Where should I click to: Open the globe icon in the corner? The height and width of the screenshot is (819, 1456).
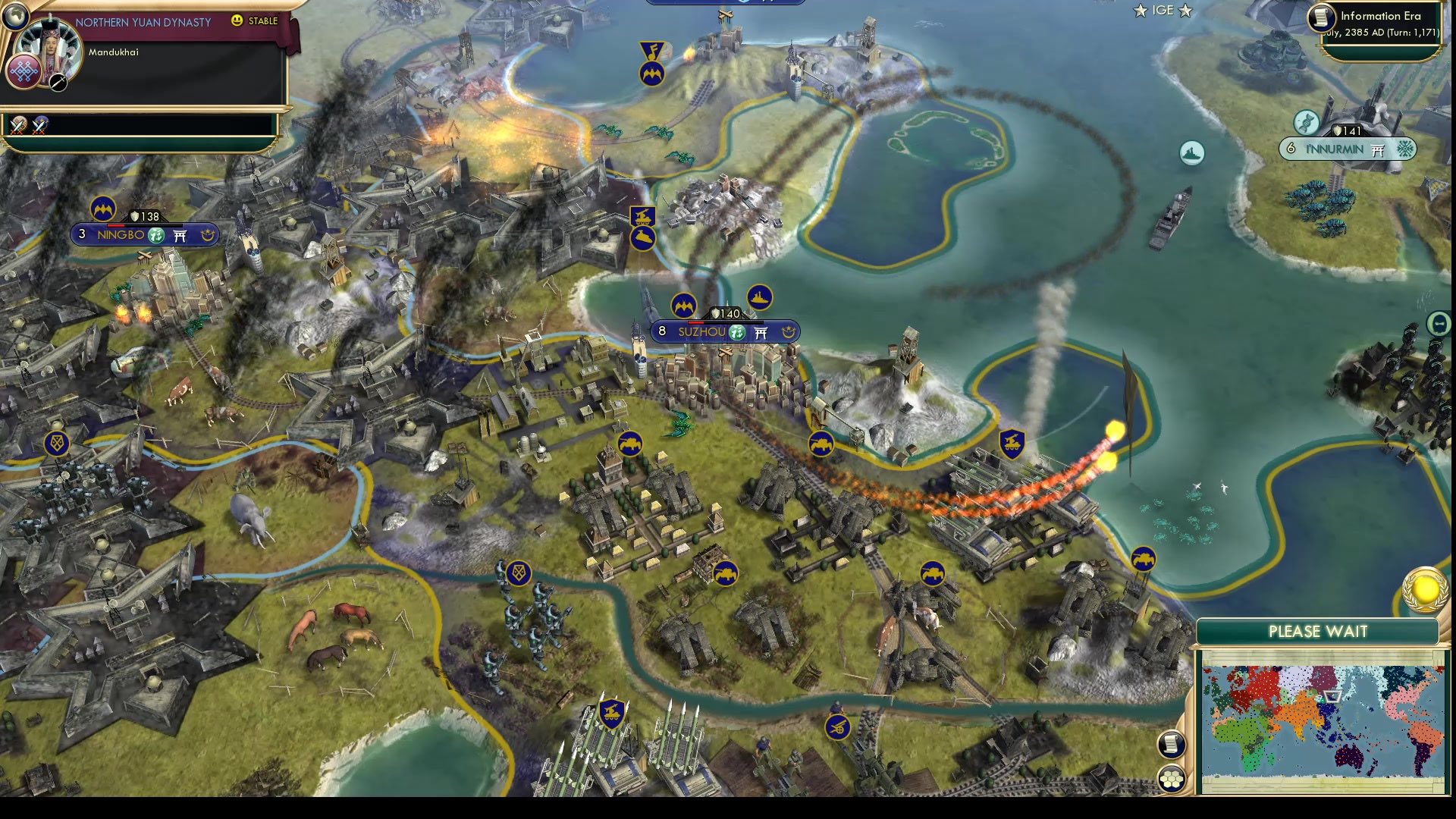tap(14, 13)
